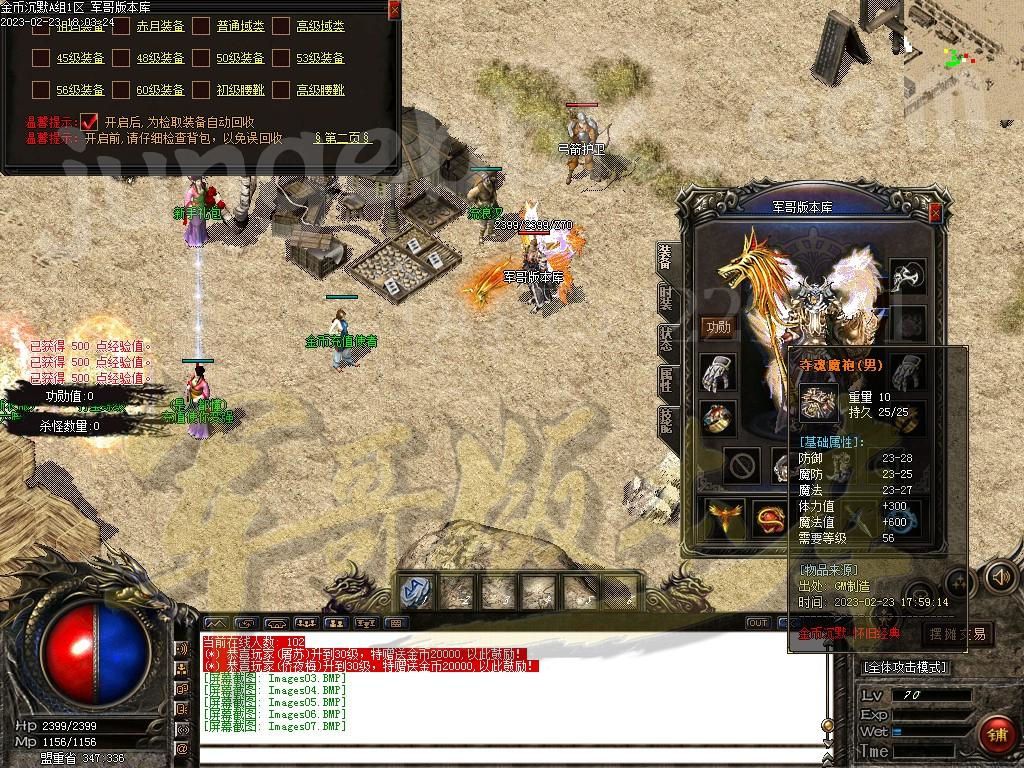Select the 56级装备 checkbox
The width and height of the screenshot is (1024, 768).
[x=41, y=90]
